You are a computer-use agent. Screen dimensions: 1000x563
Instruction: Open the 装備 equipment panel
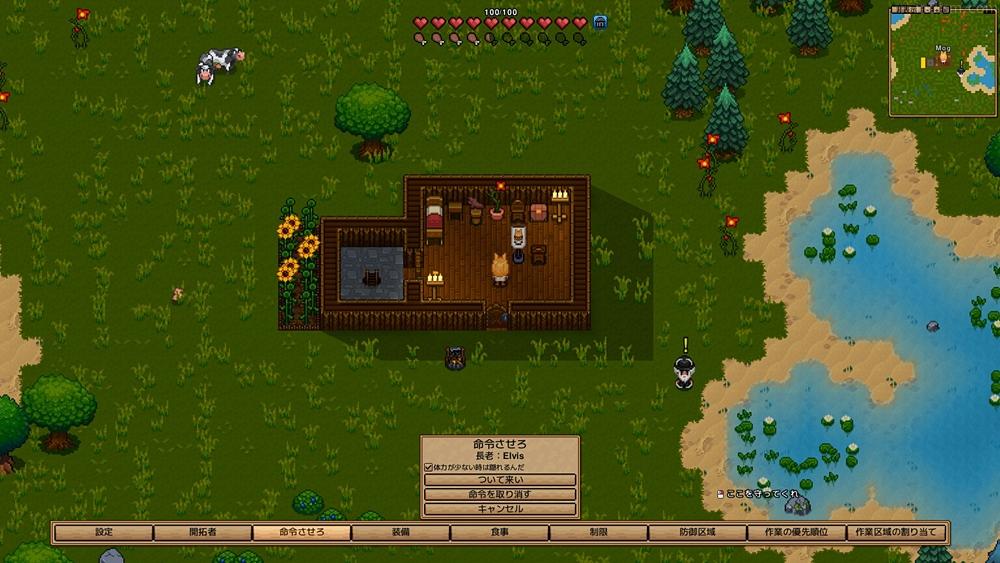(401, 532)
